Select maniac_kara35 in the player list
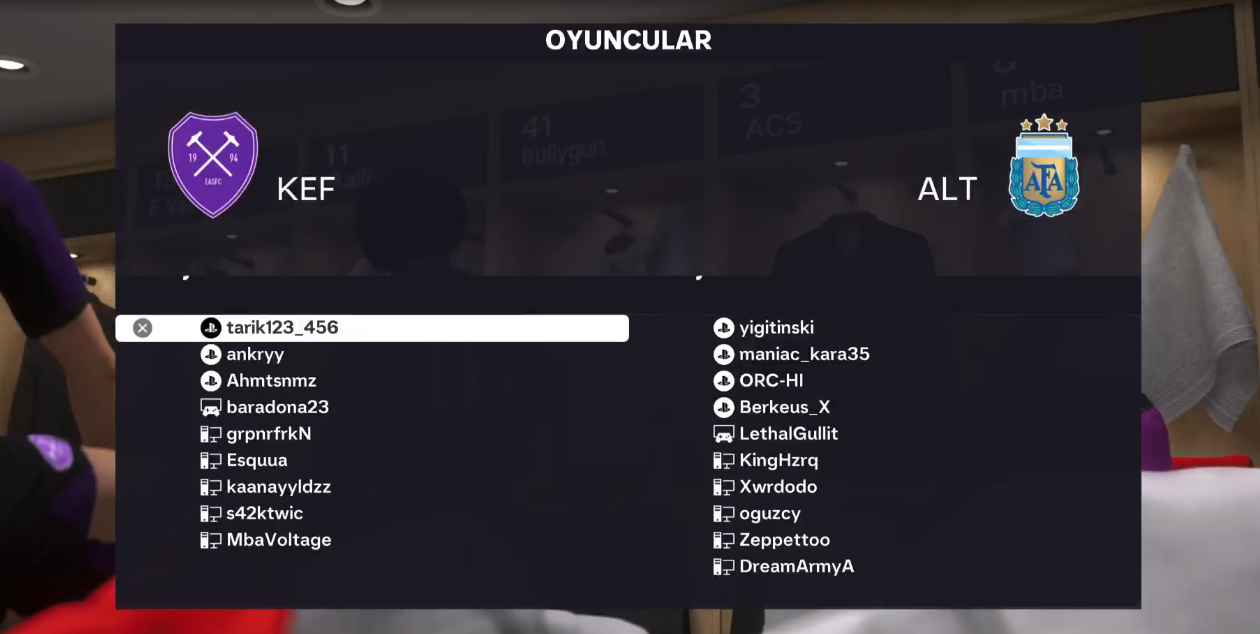Screen dimensions: 1260x634 coord(804,354)
